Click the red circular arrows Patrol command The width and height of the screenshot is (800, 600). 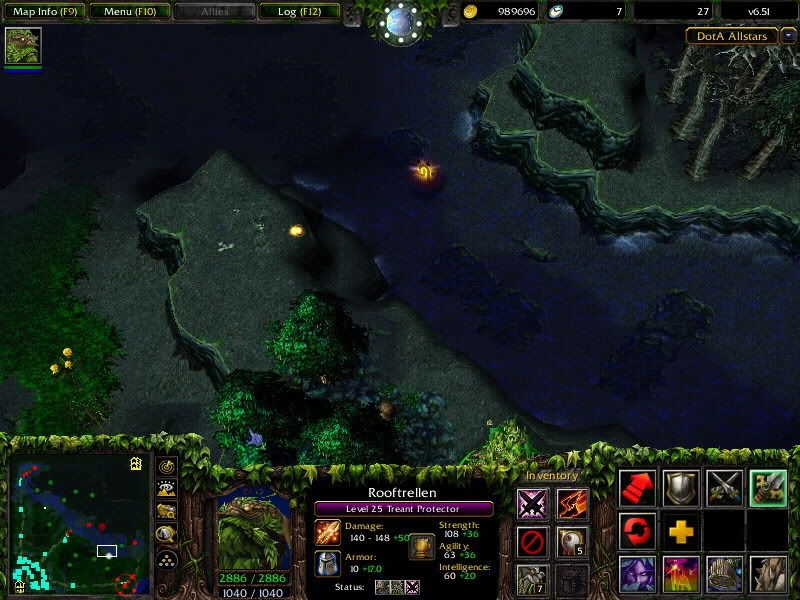coord(638,530)
